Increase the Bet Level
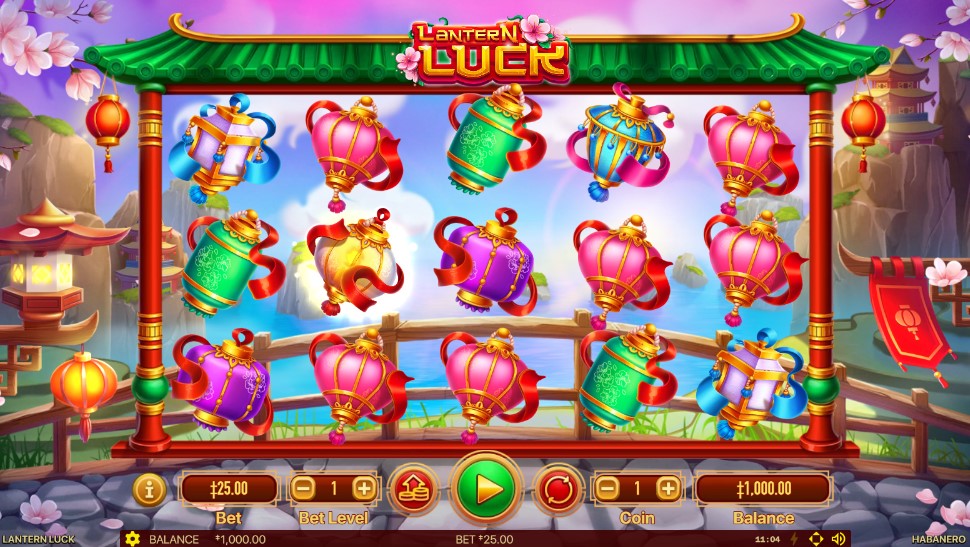 point(364,489)
